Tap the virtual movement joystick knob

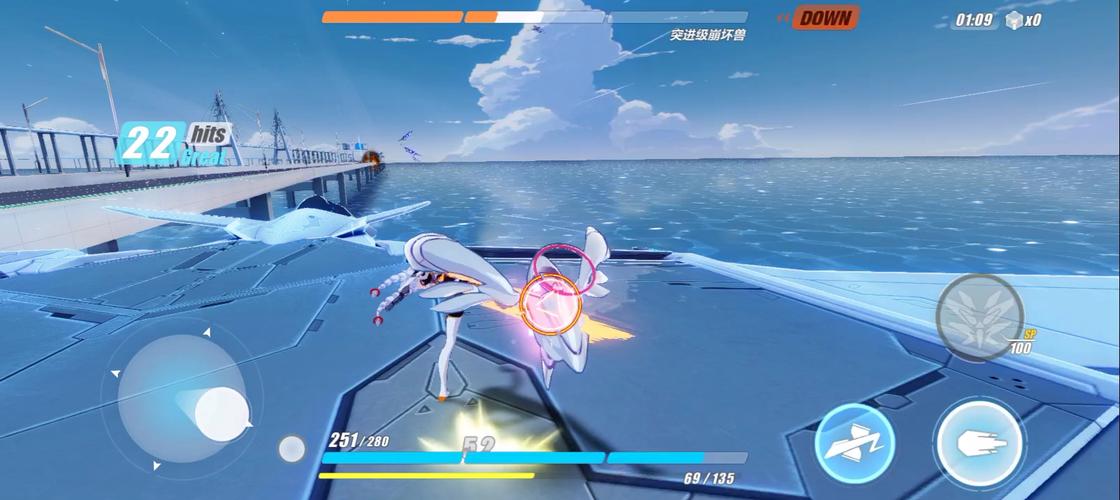point(221,410)
